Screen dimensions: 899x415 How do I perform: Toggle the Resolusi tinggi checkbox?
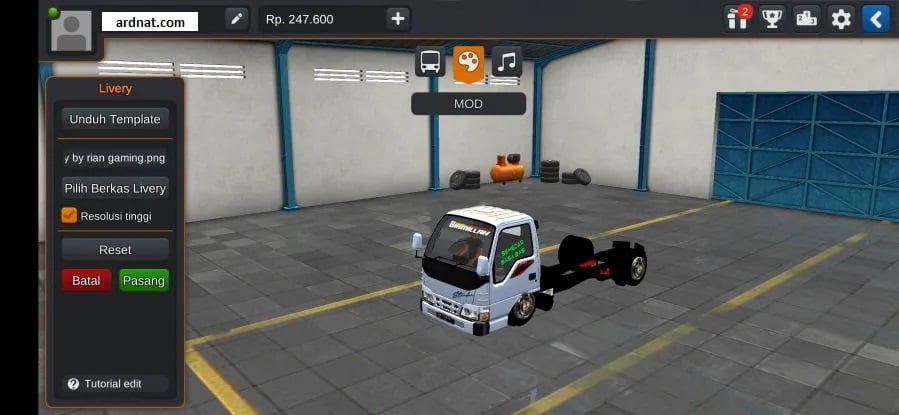point(69,215)
